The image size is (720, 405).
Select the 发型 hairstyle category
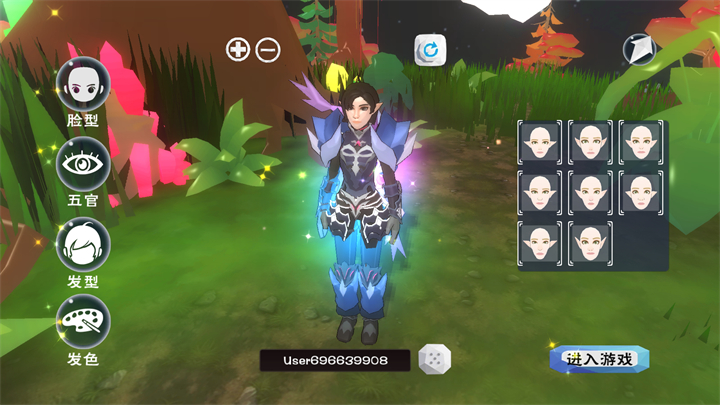point(82,244)
